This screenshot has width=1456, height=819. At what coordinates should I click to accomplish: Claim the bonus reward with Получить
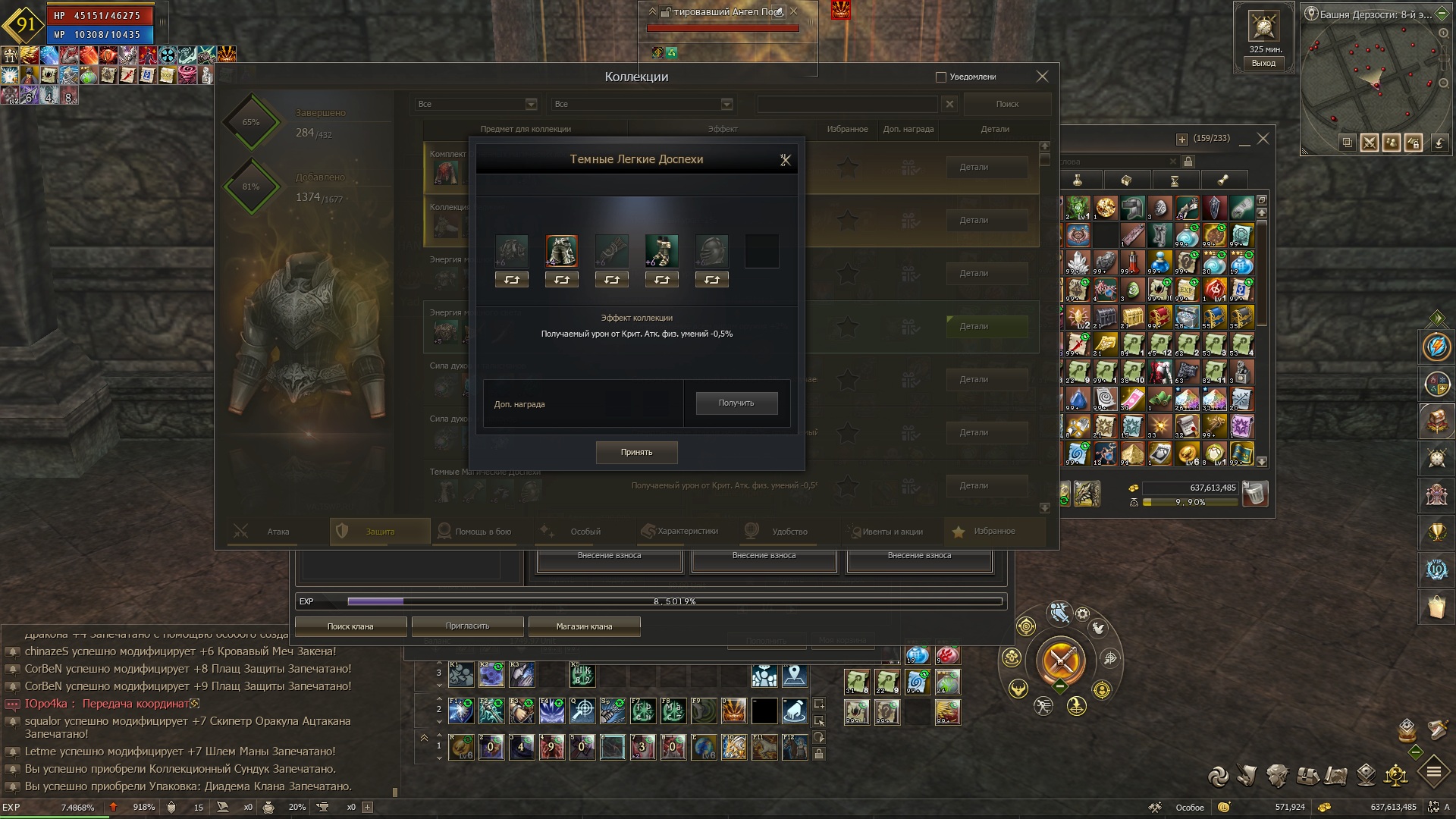[736, 403]
